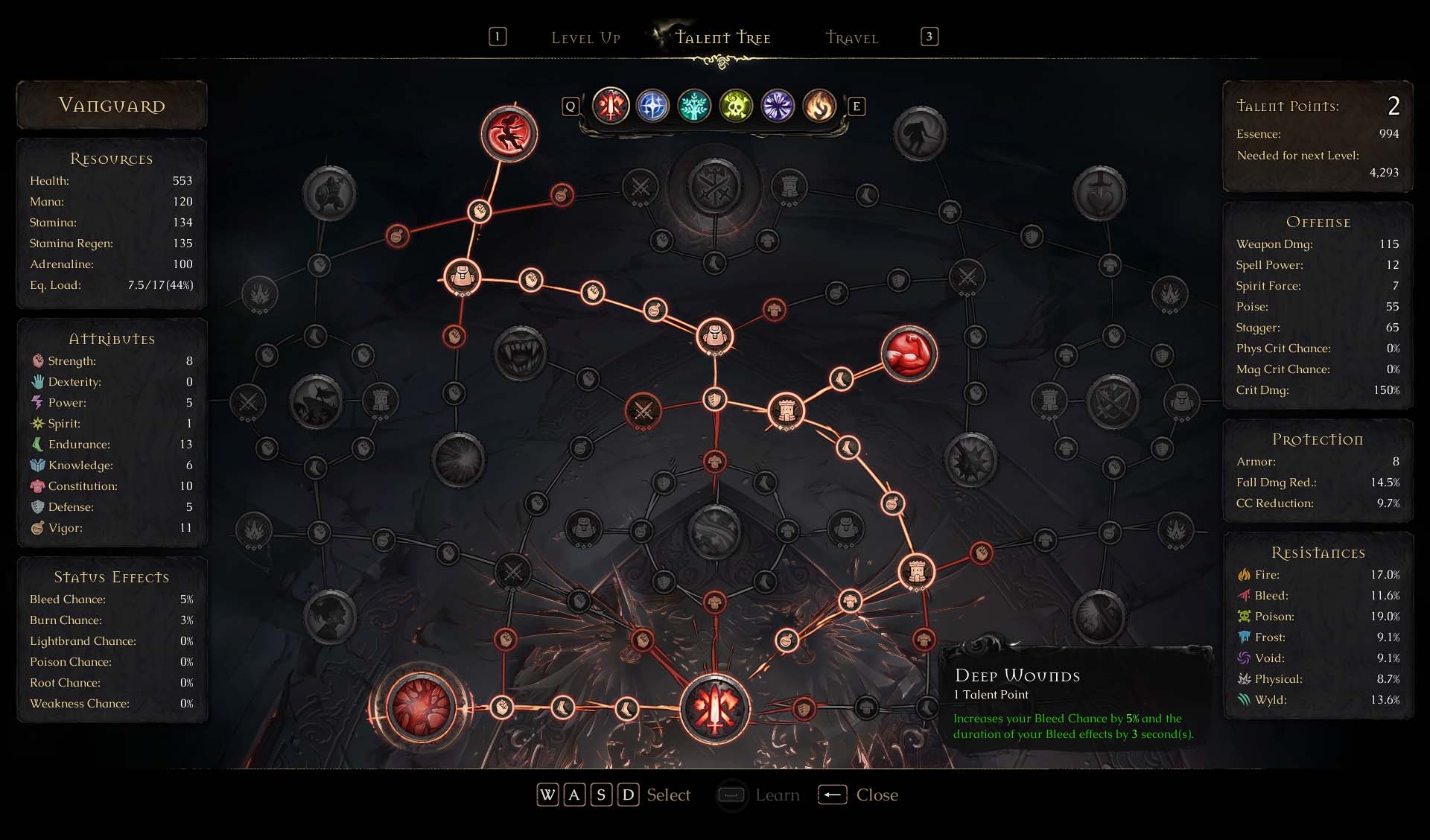1430x840 pixels.
Task: Show the purple starburst talent category
Action: [778, 106]
